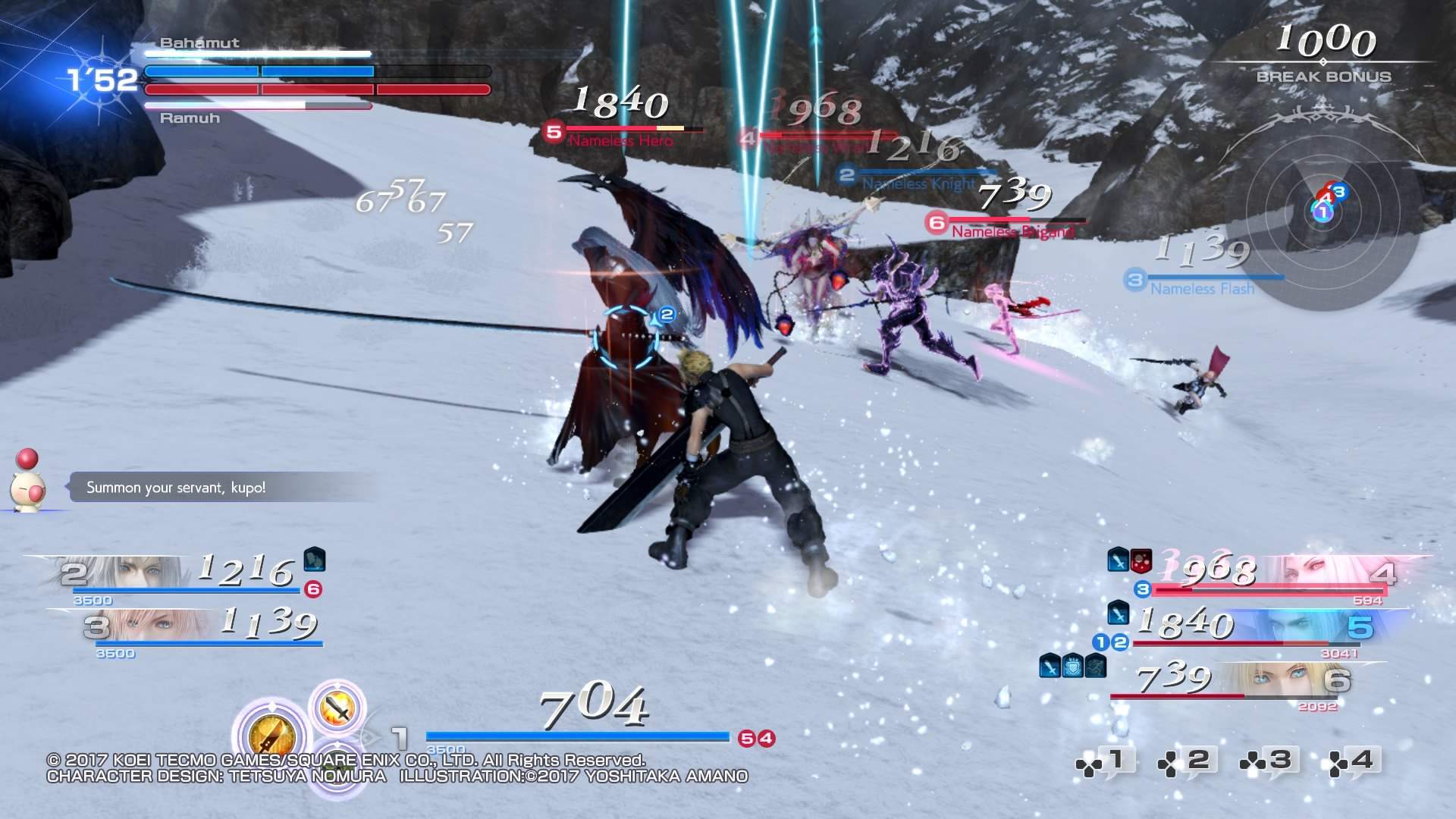Inspect the status icon beside ally 2
The height and width of the screenshot is (819, 1456).
tap(315, 560)
